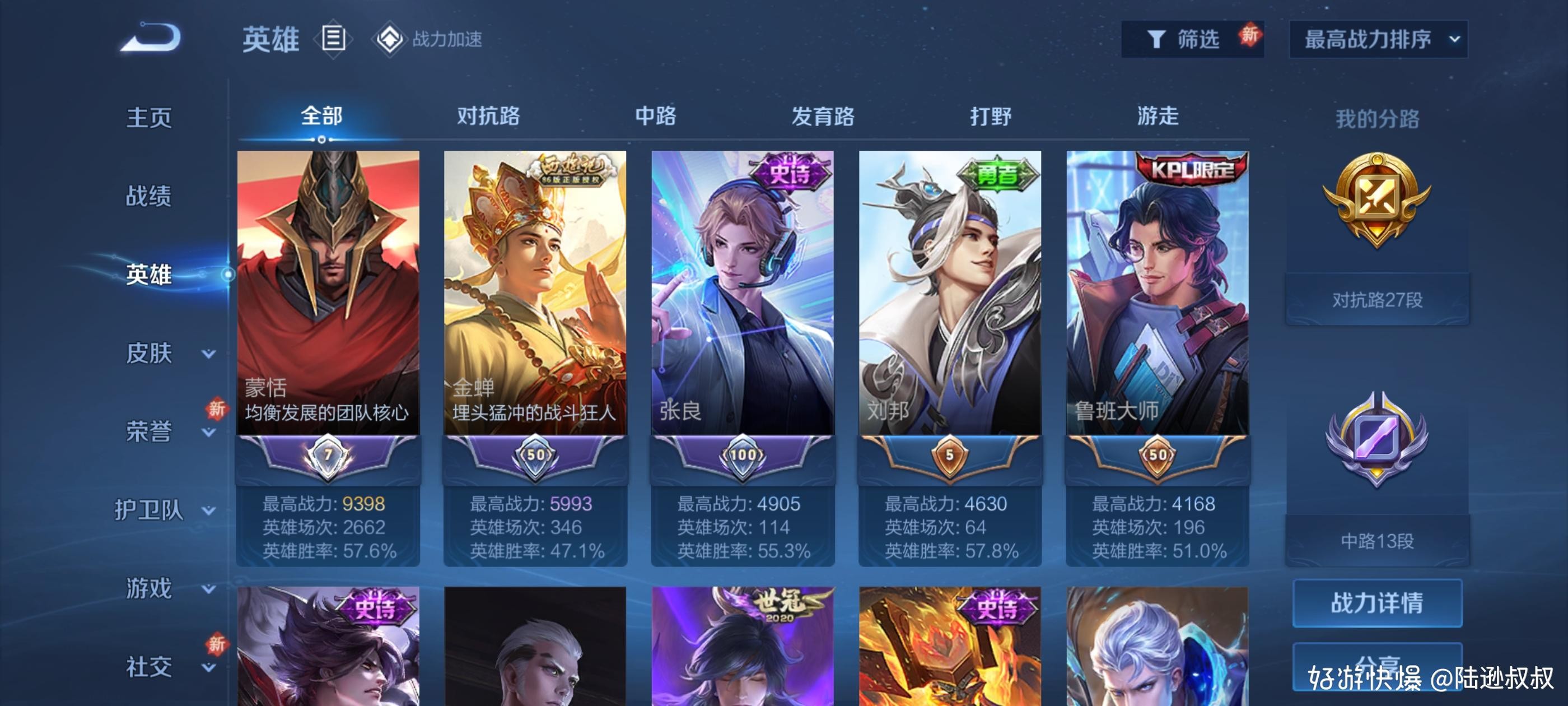Viewport: 1568px width, 706px height.
Task: Click the 战力详情 button
Action: click(1377, 602)
